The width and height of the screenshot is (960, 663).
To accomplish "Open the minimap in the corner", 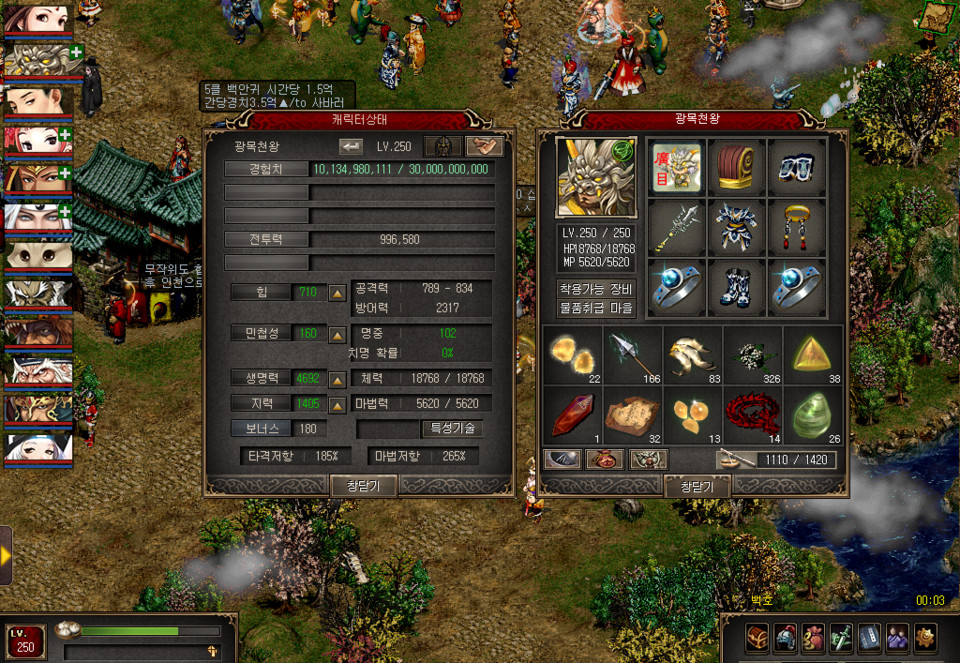I will coord(937,16).
